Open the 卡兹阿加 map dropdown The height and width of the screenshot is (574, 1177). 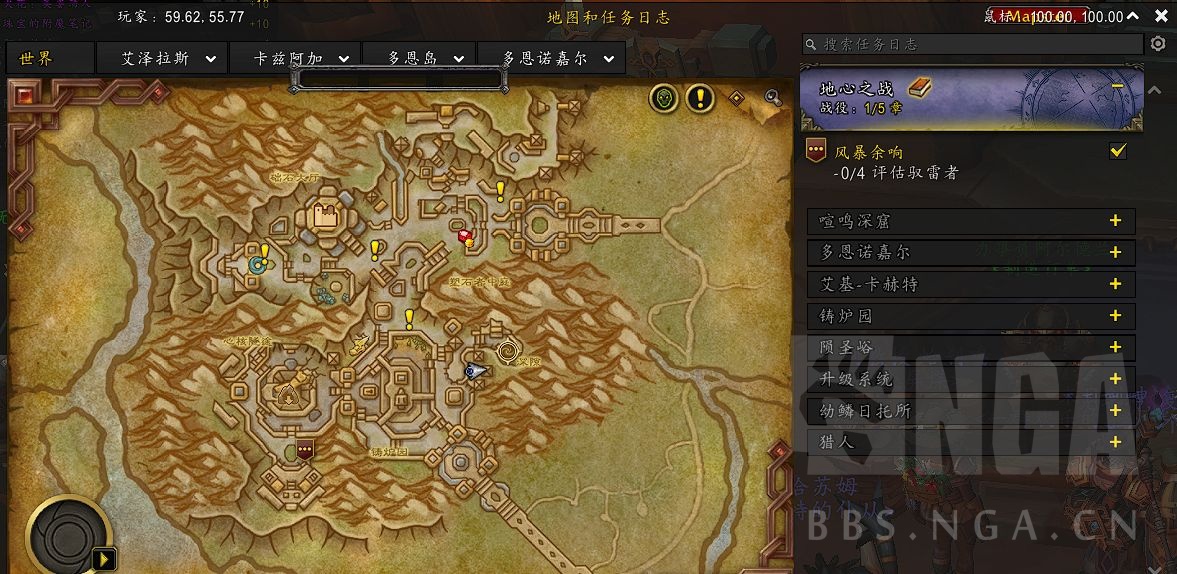[343, 59]
